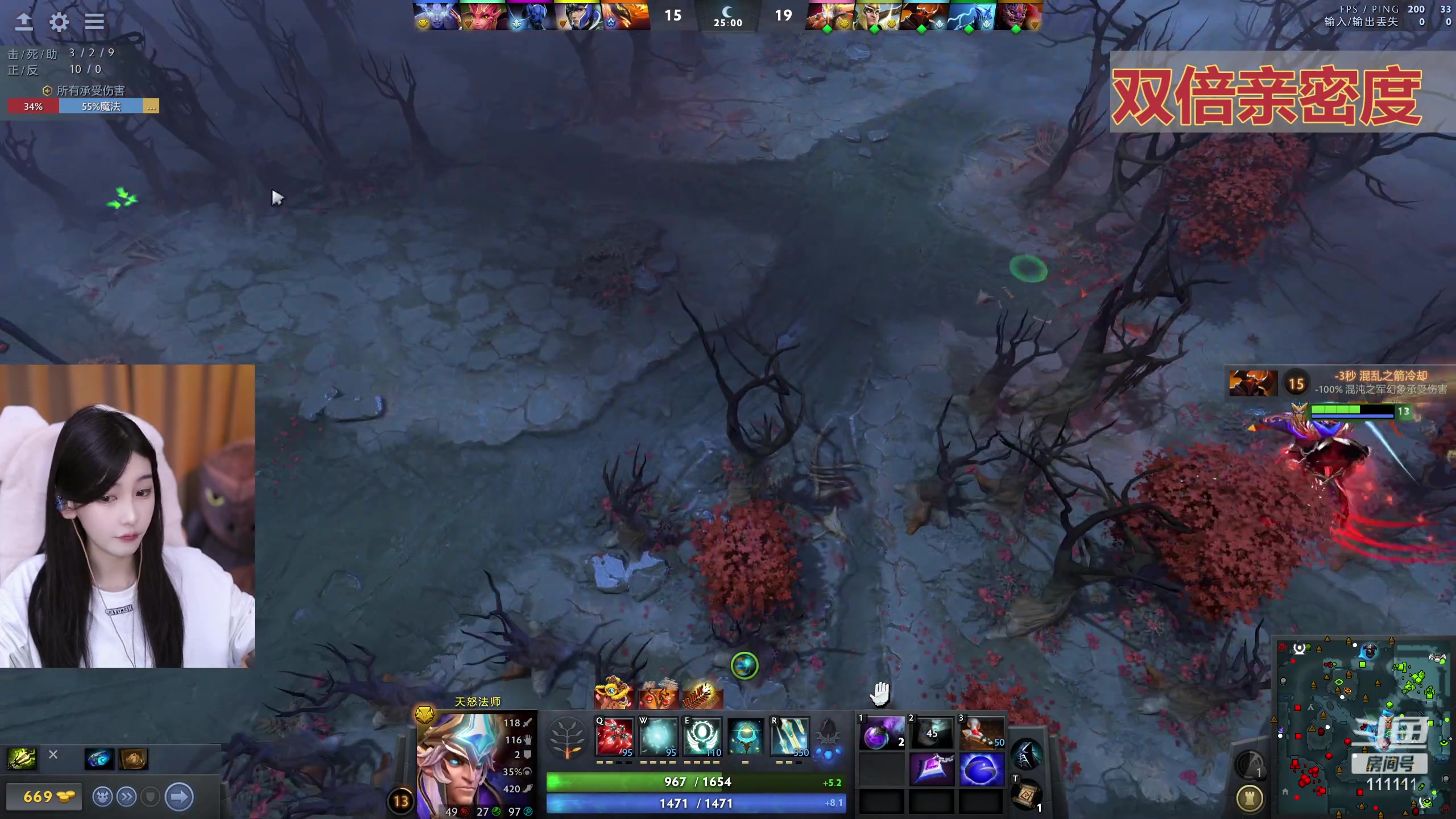Cast the Mystic Flare ultimate
The width and height of the screenshot is (1456, 819).
[789, 737]
